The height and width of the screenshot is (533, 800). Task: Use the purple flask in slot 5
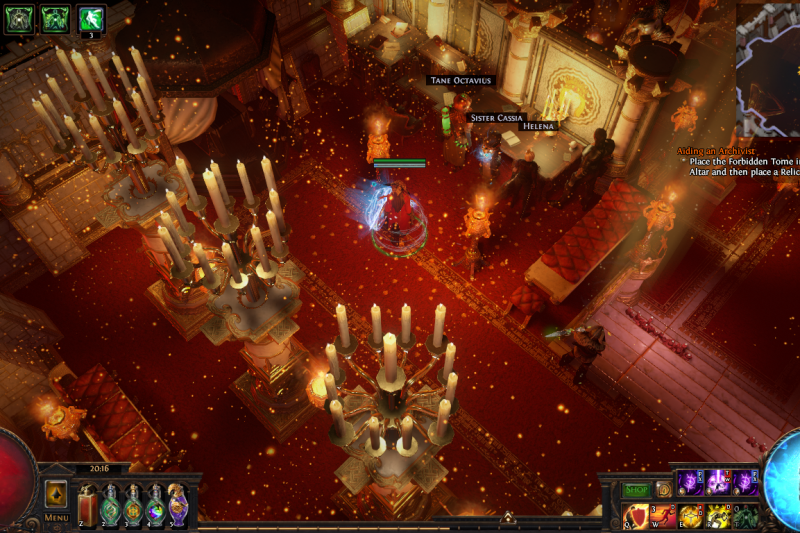point(177,505)
